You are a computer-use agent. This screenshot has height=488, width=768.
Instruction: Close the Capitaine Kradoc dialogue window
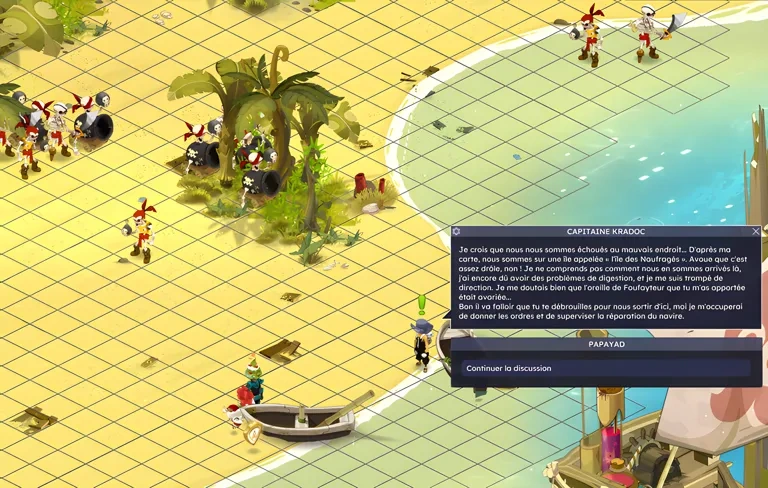coord(756,231)
